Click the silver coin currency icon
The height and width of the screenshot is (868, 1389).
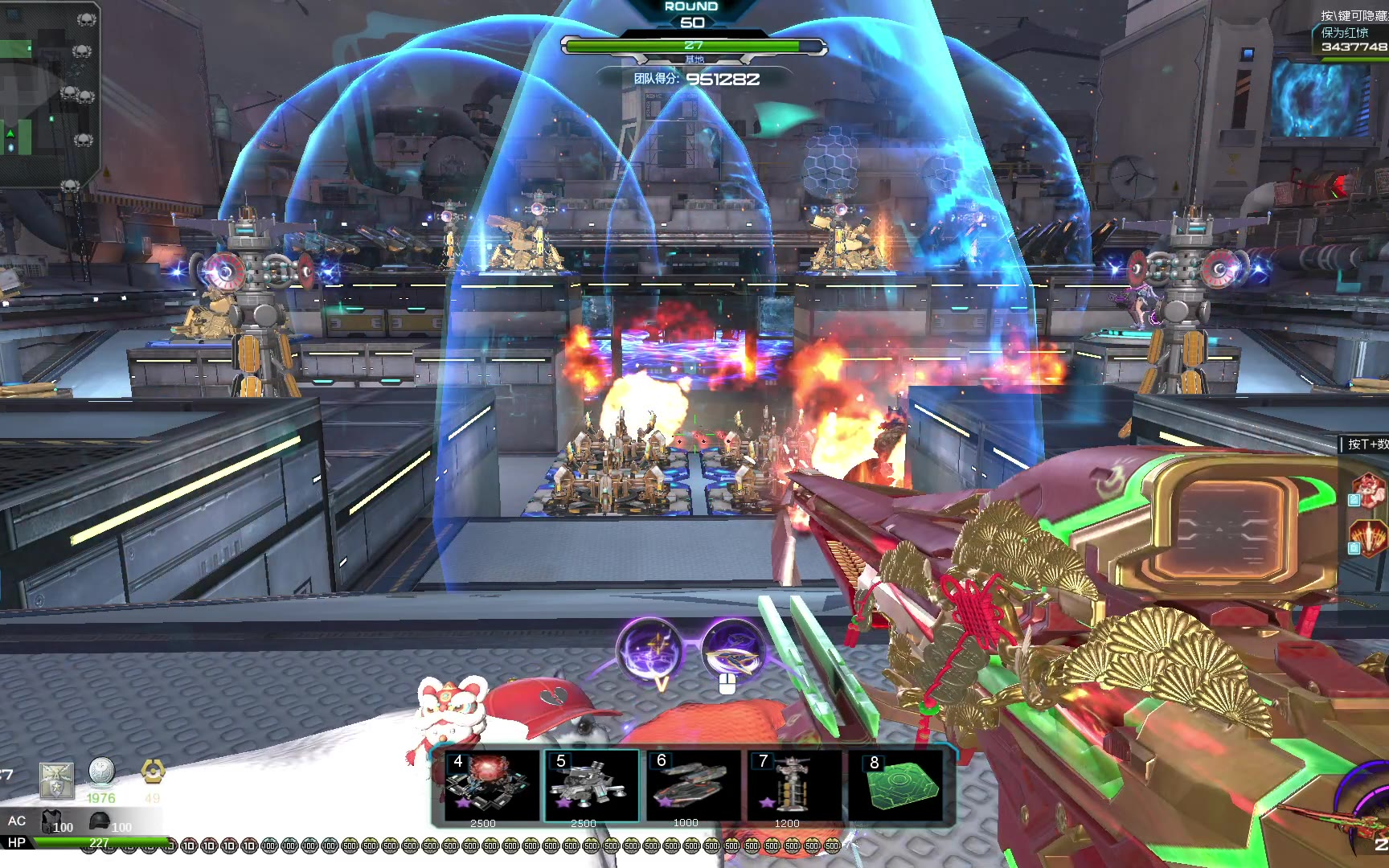tap(101, 772)
